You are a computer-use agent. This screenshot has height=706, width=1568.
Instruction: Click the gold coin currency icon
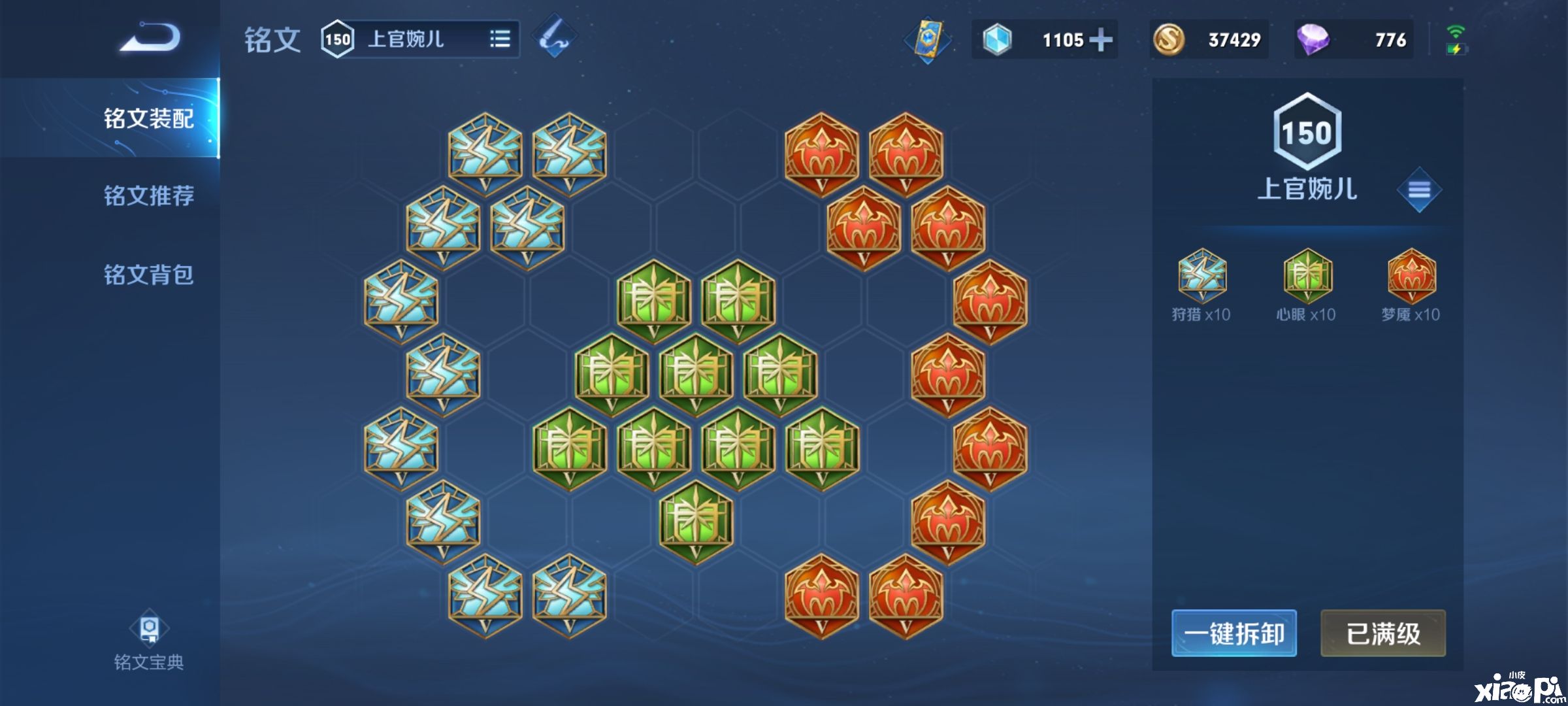coord(1169,40)
